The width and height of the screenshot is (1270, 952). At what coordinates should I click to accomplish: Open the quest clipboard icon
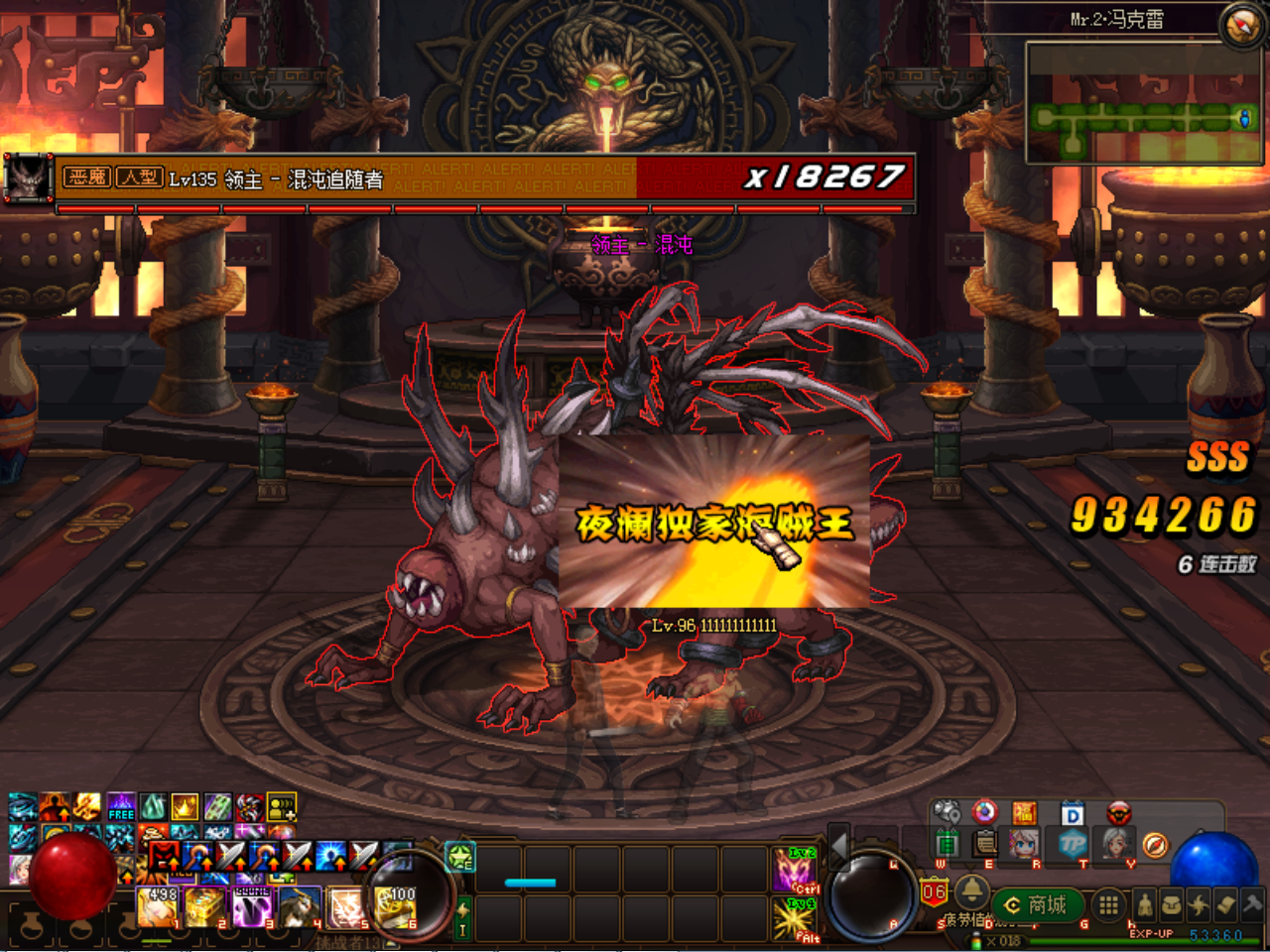(983, 845)
